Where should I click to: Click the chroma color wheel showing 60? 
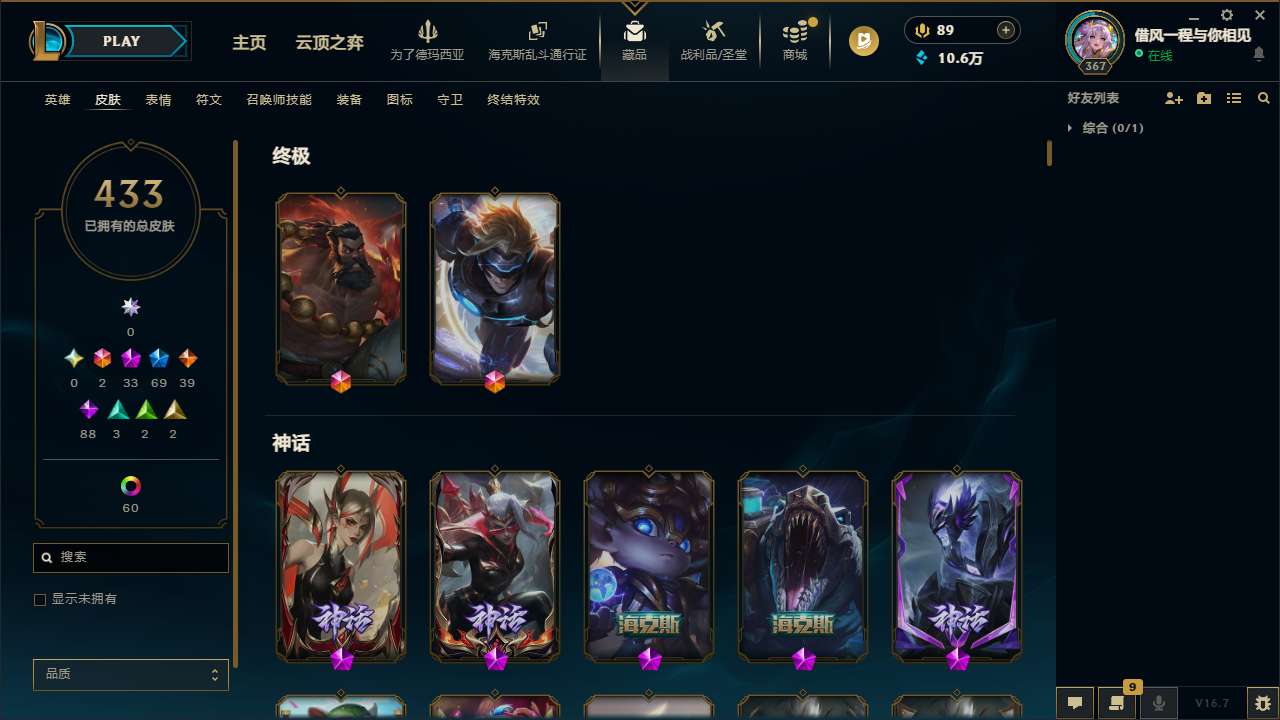tap(130, 484)
